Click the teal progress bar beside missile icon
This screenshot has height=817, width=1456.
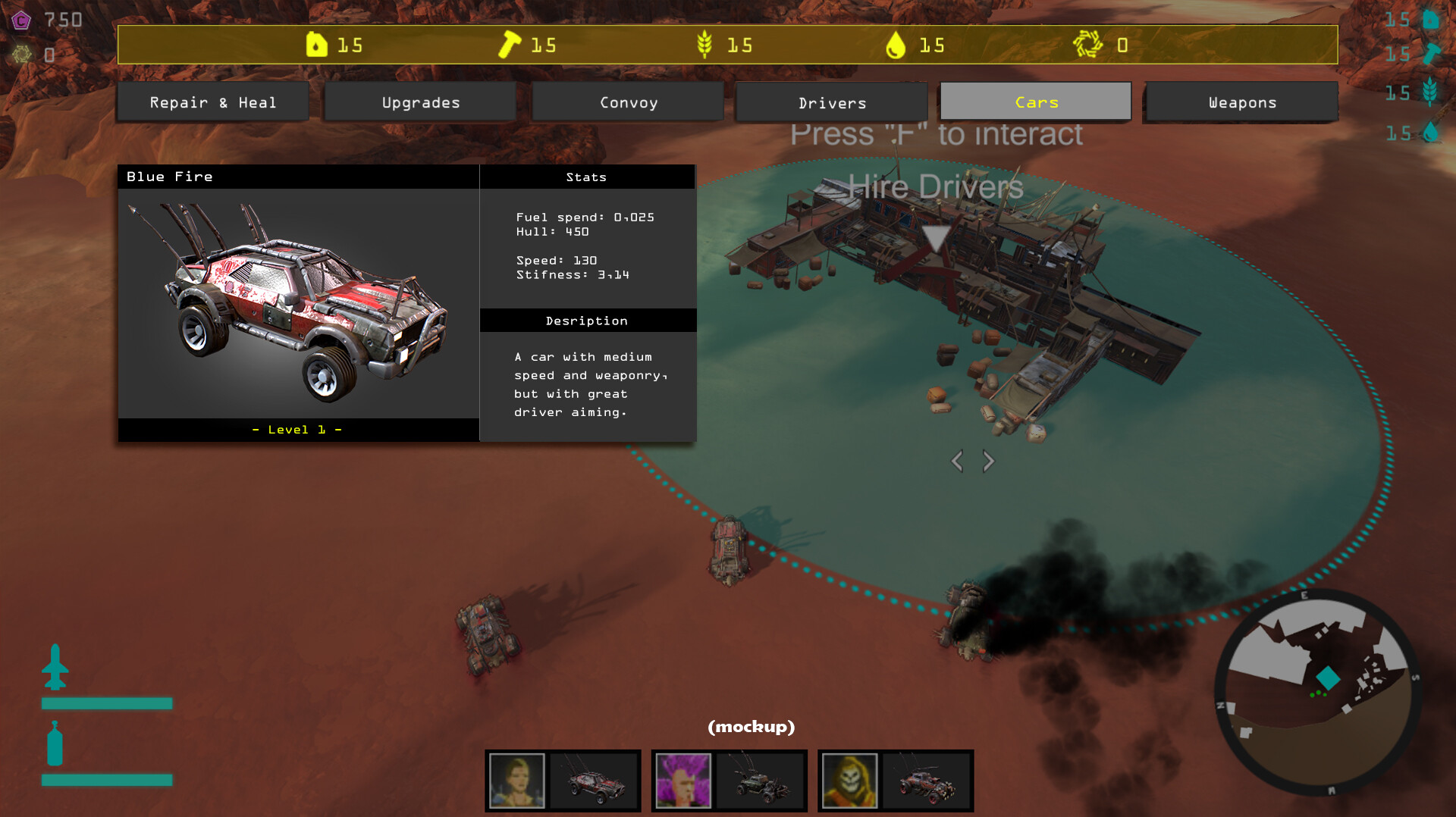[106, 704]
